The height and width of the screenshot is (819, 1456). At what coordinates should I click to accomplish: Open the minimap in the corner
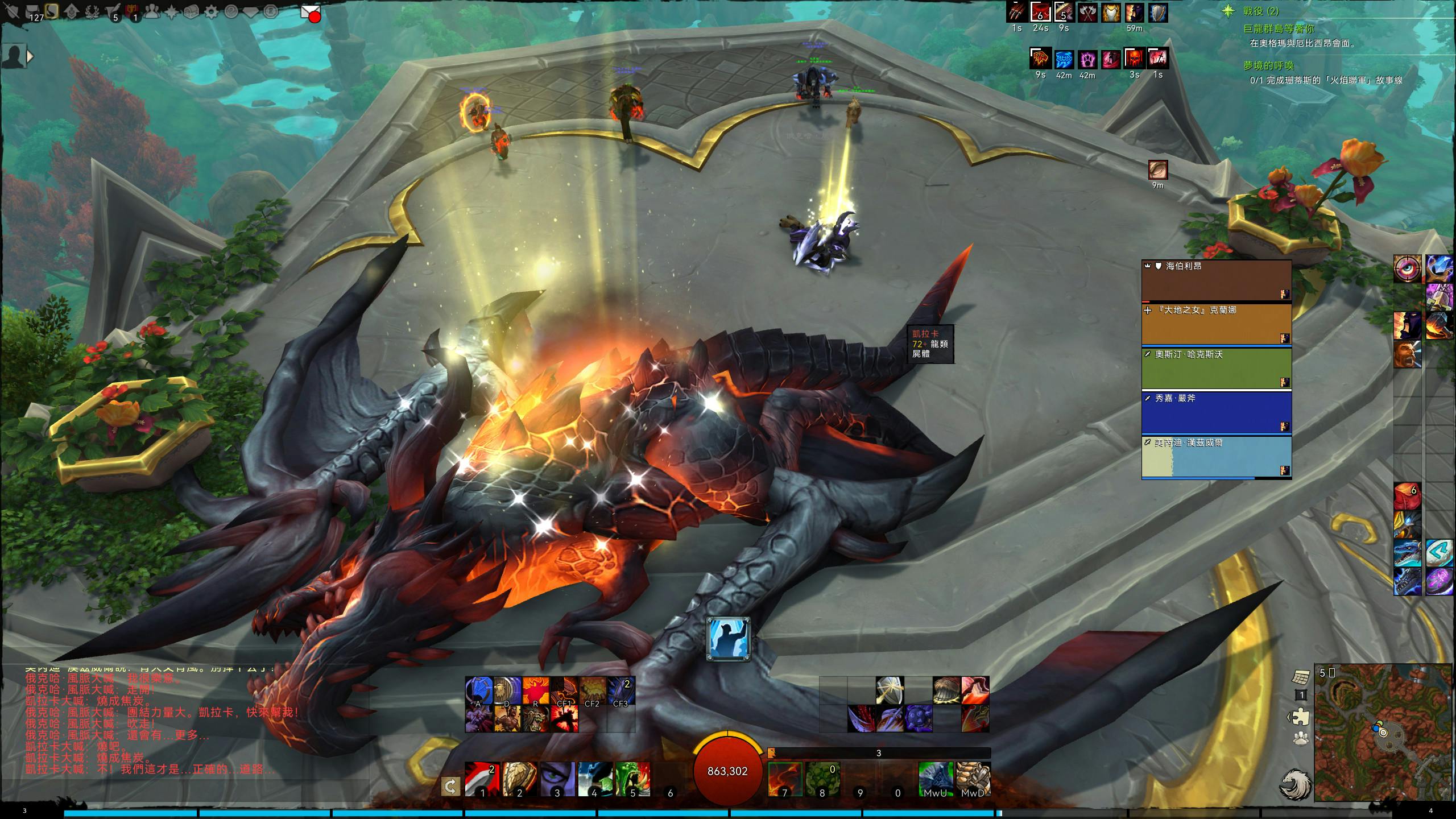click(x=1383, y=733)
